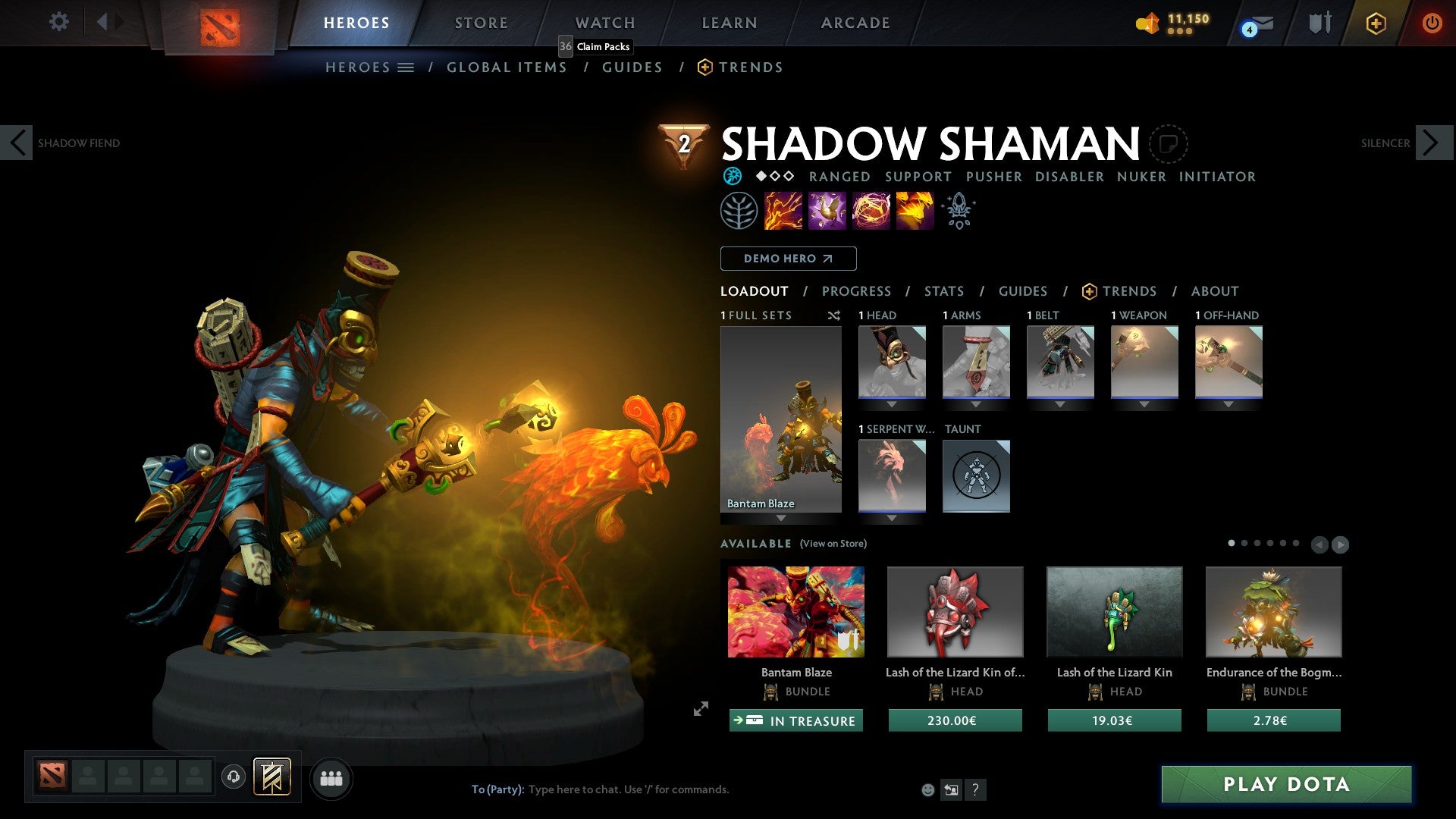Open the settings gear icon

pyautogui.click(x=58, y=22)
